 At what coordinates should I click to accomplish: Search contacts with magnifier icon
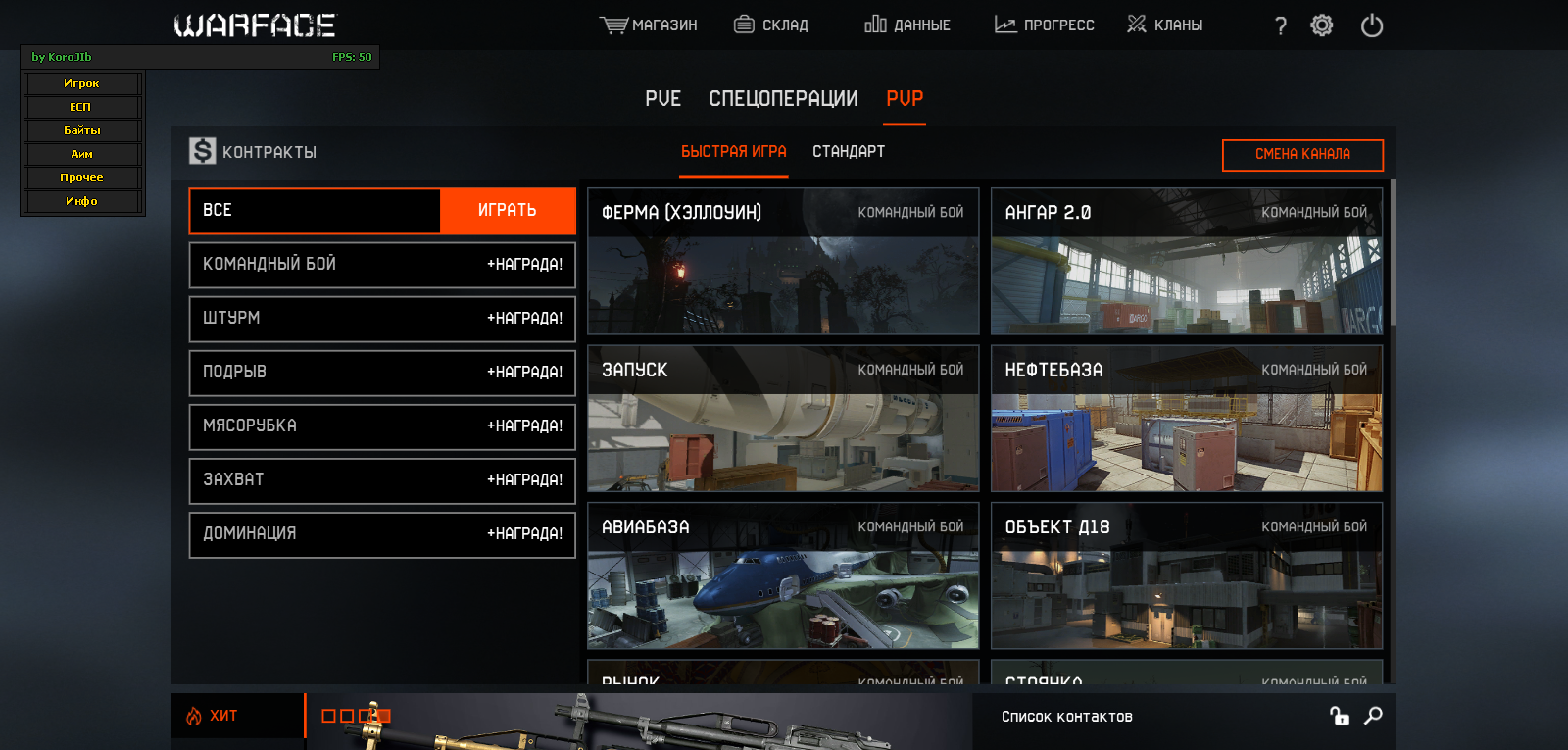coord(1373,716)
